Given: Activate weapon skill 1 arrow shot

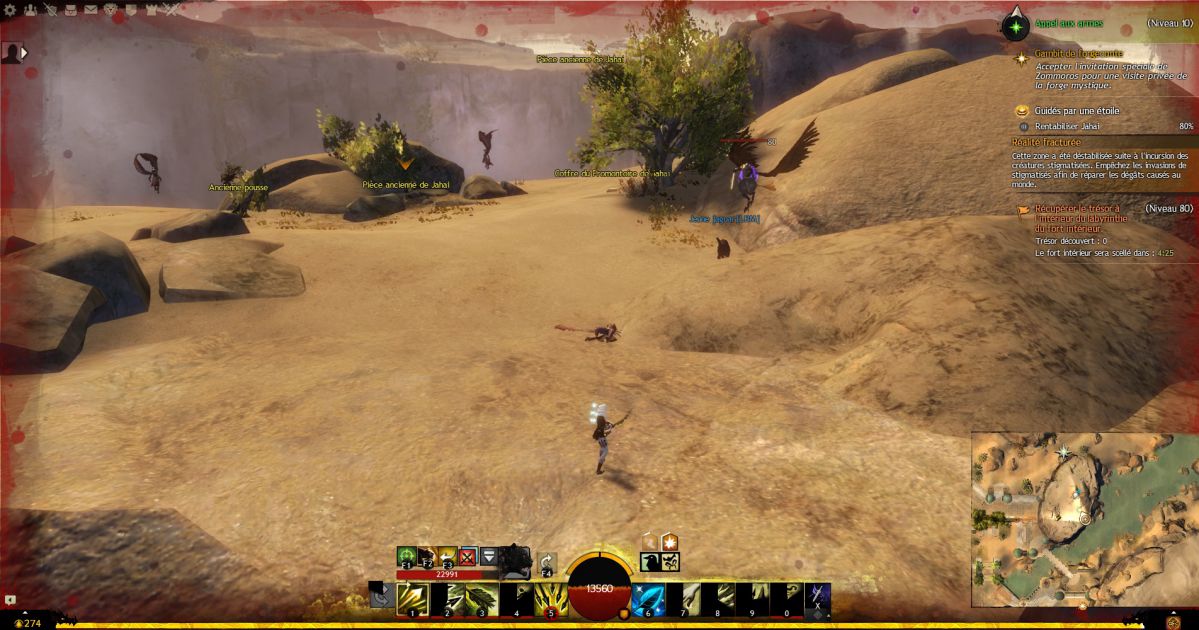Looking at the screenshot, I should tap(412, 599).
